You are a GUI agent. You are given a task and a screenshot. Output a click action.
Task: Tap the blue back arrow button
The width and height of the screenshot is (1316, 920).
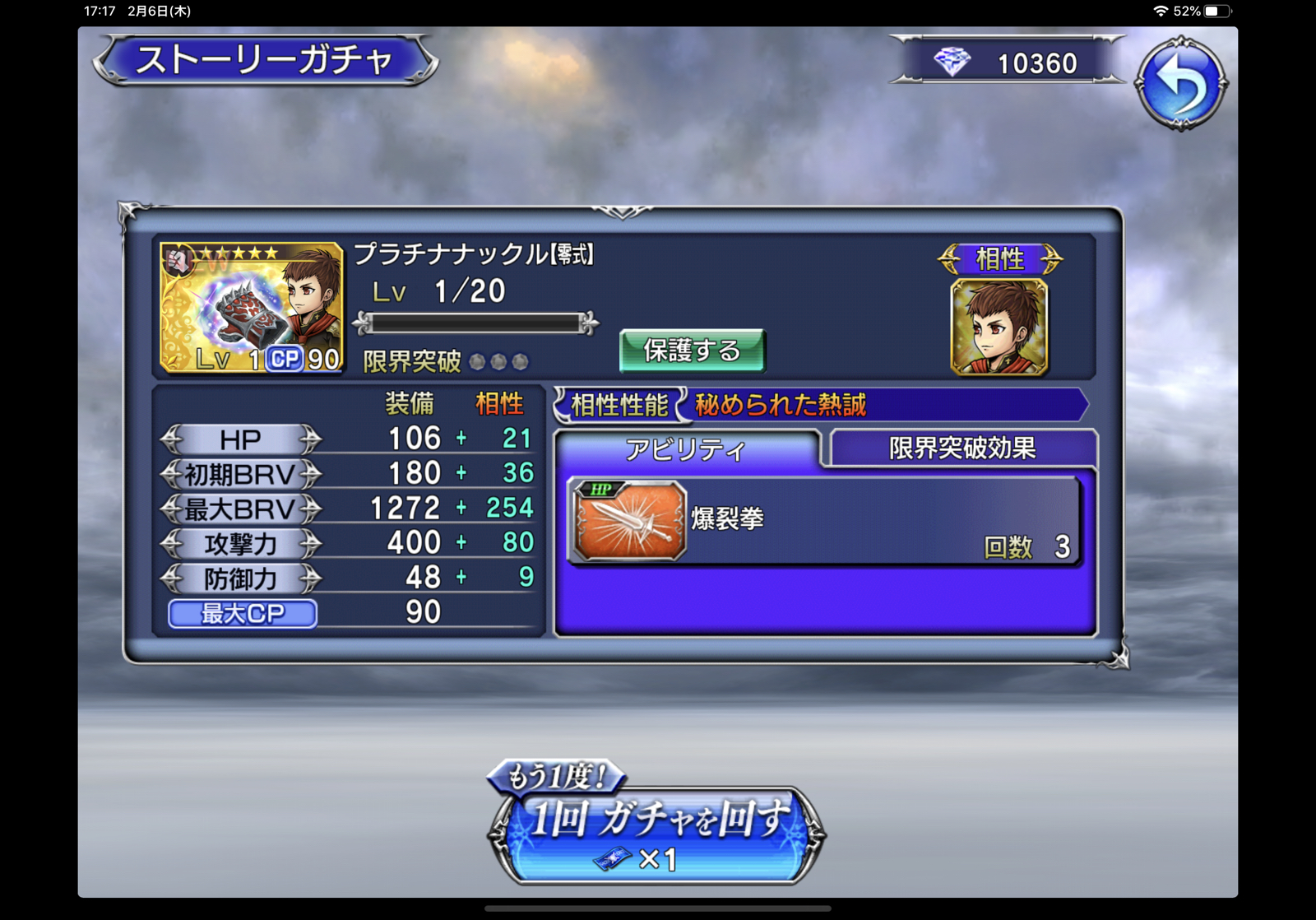[1181, 83]
